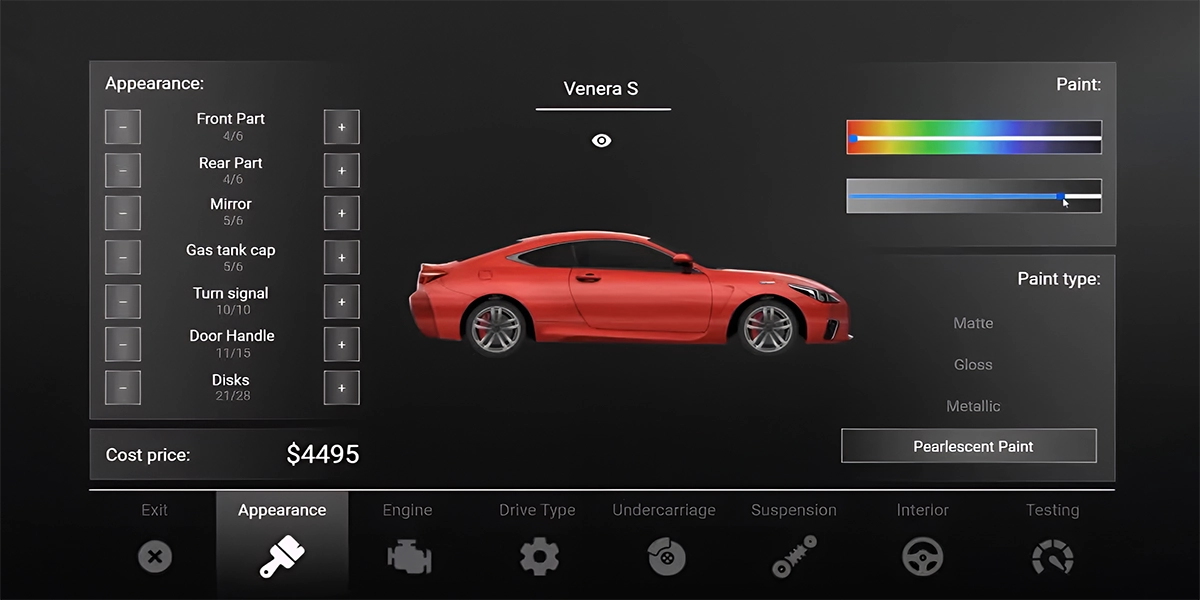1200x600 pixels.
Task: Increase the Disks wheel option
Action: coord(341,388)
